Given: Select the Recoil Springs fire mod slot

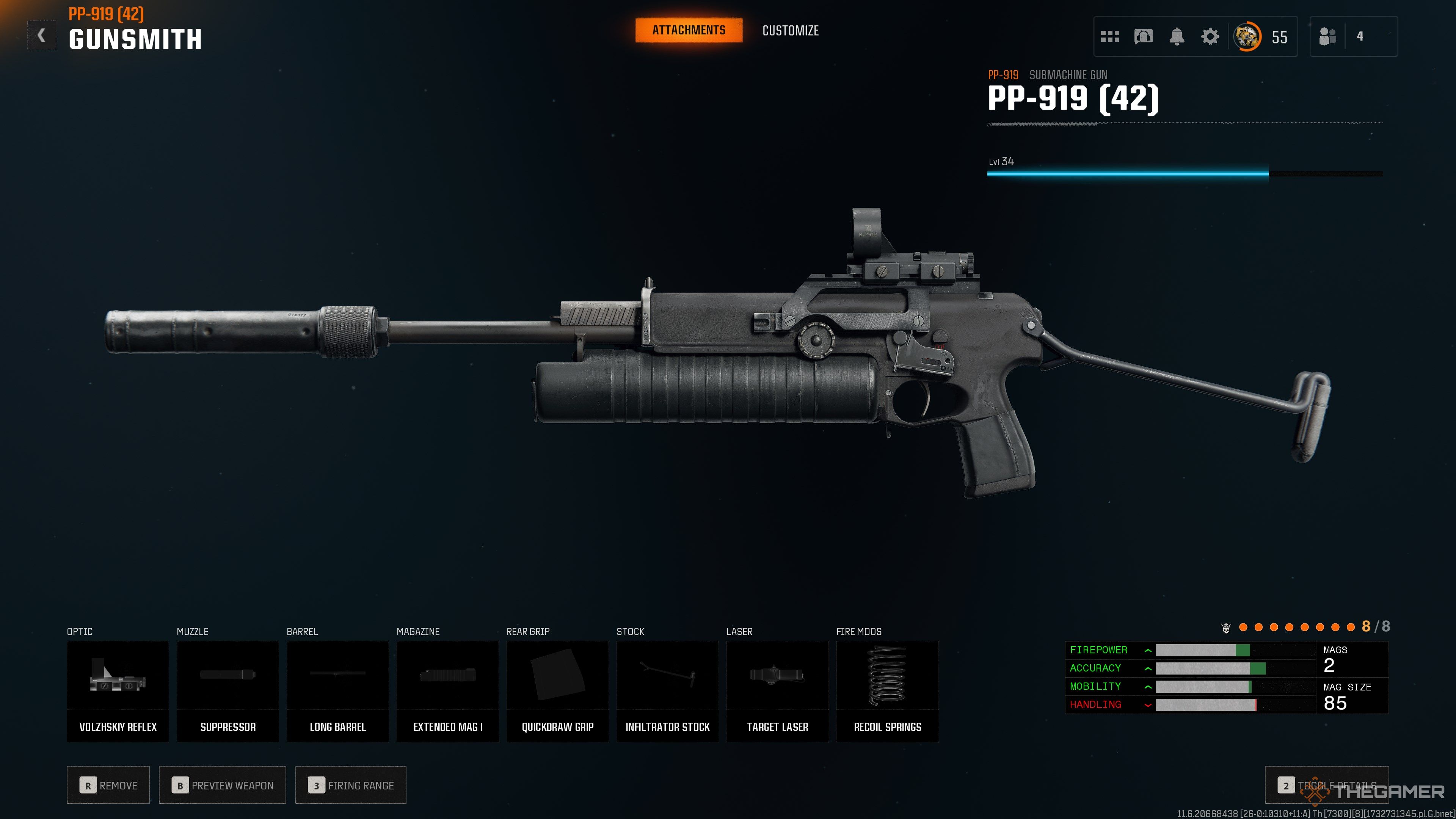Looking at the screenshot, I should [887, 691].
